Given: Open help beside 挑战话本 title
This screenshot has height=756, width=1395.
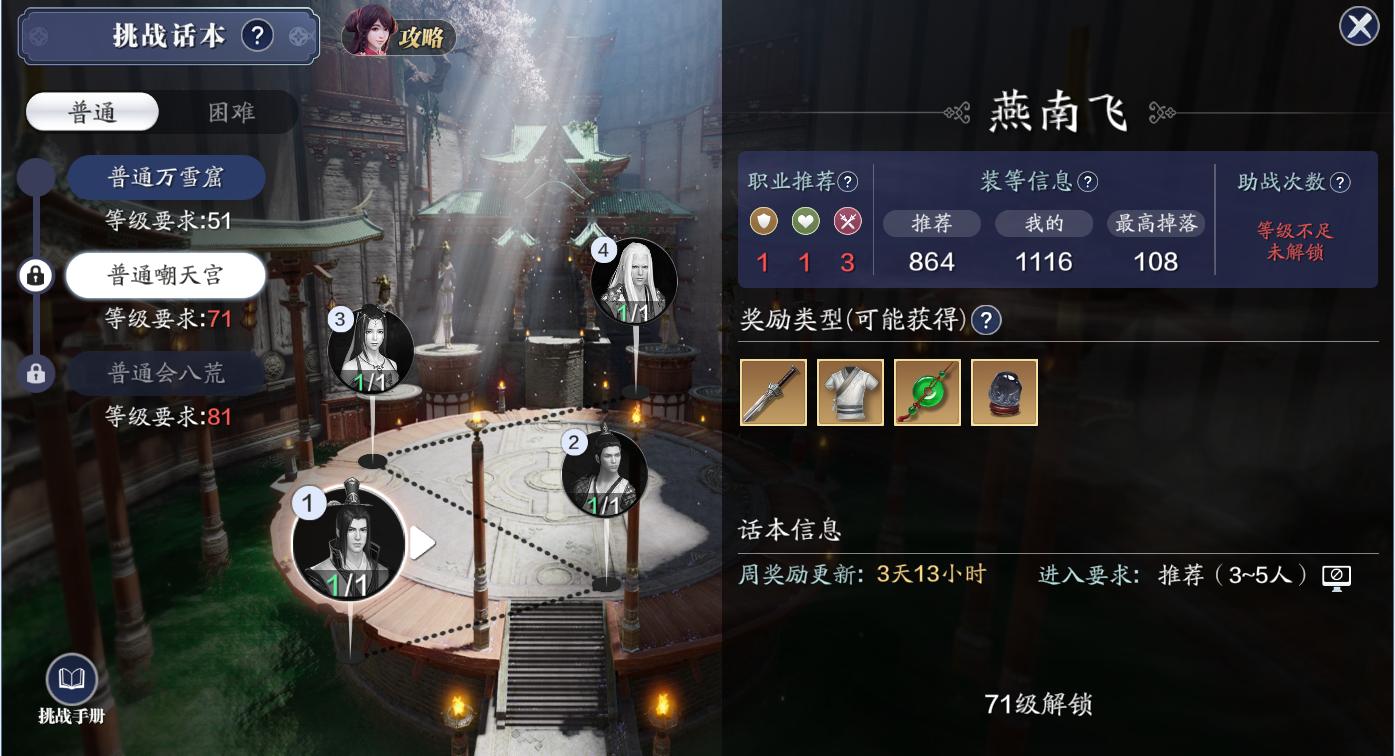Looking at the screenshot, I should 258,35.
